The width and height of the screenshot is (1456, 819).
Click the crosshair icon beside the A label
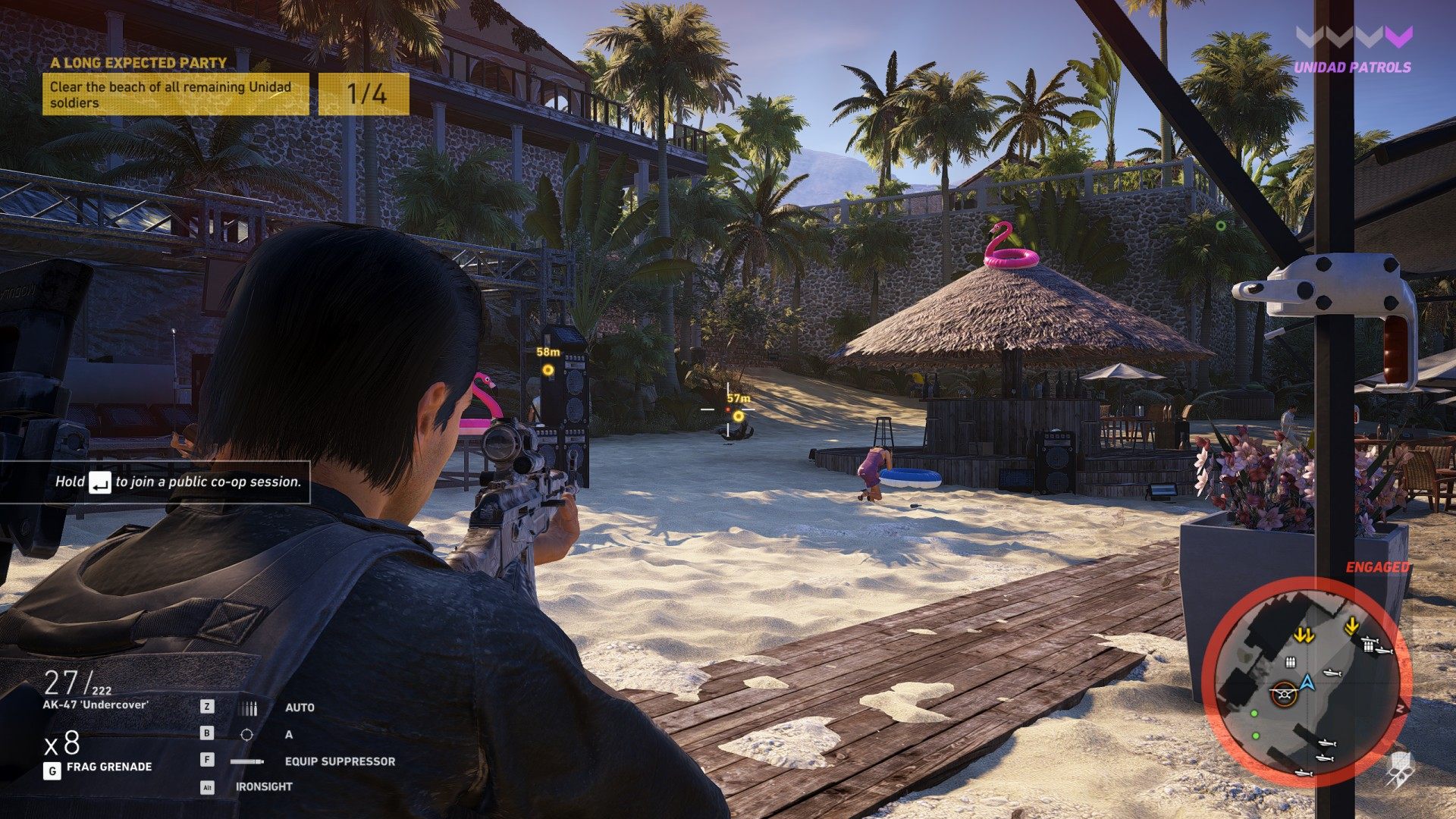[x=246, y=735]
